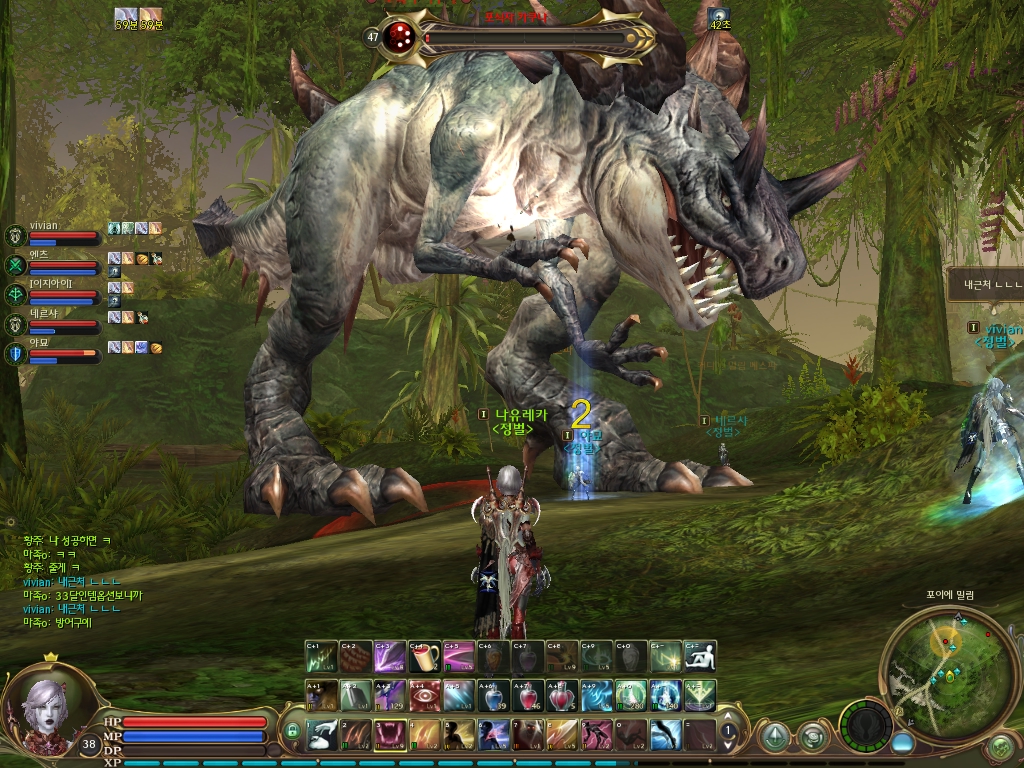Activate the fanged maw skill in slot 3
1024x768 pixels.
point(390,735)
